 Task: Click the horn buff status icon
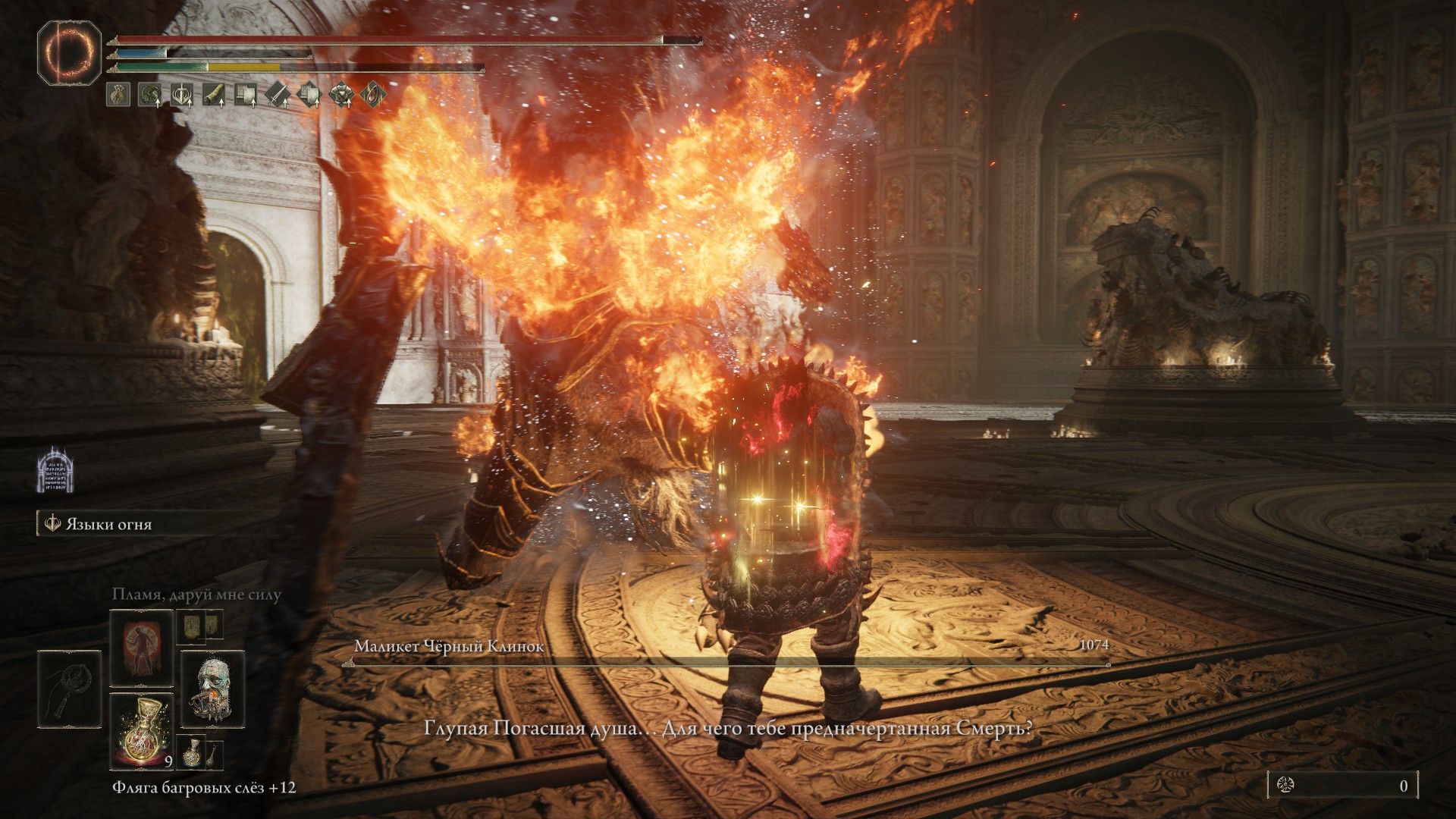[214, 95]
